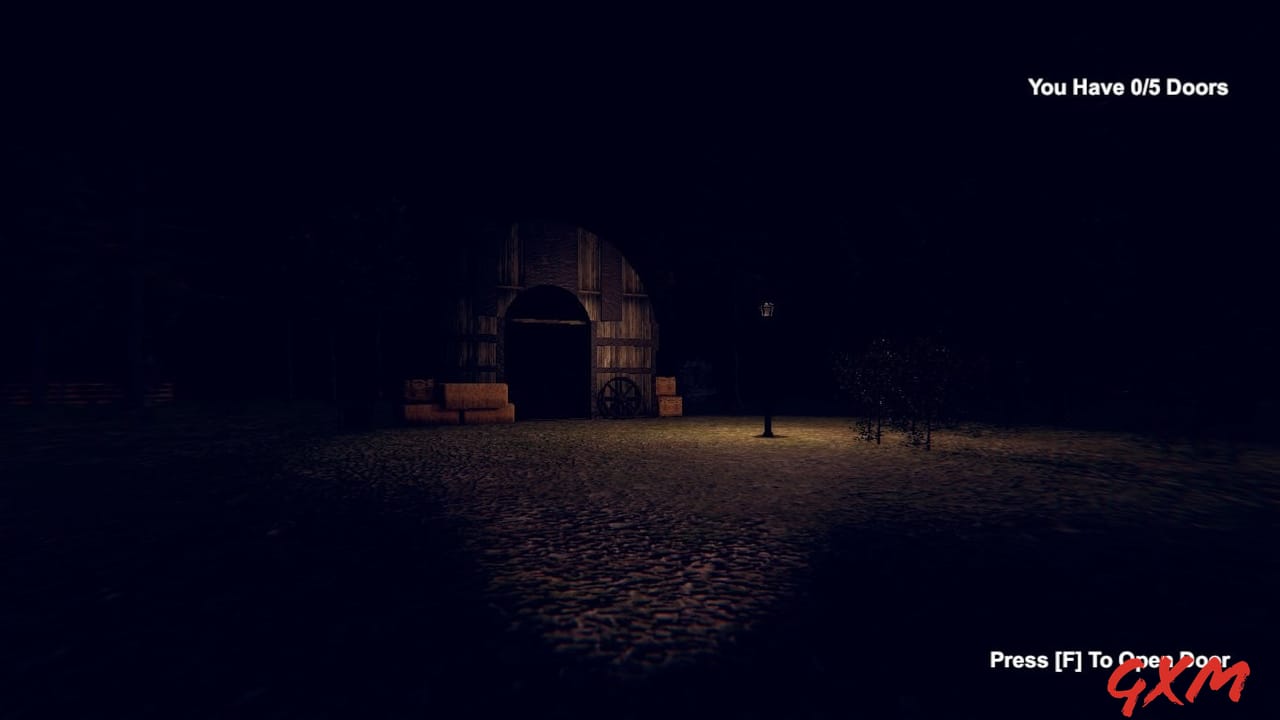Select the small crate left of the hay
Viewport: 1280px width, 720px height.
click(x=417, y=388)
